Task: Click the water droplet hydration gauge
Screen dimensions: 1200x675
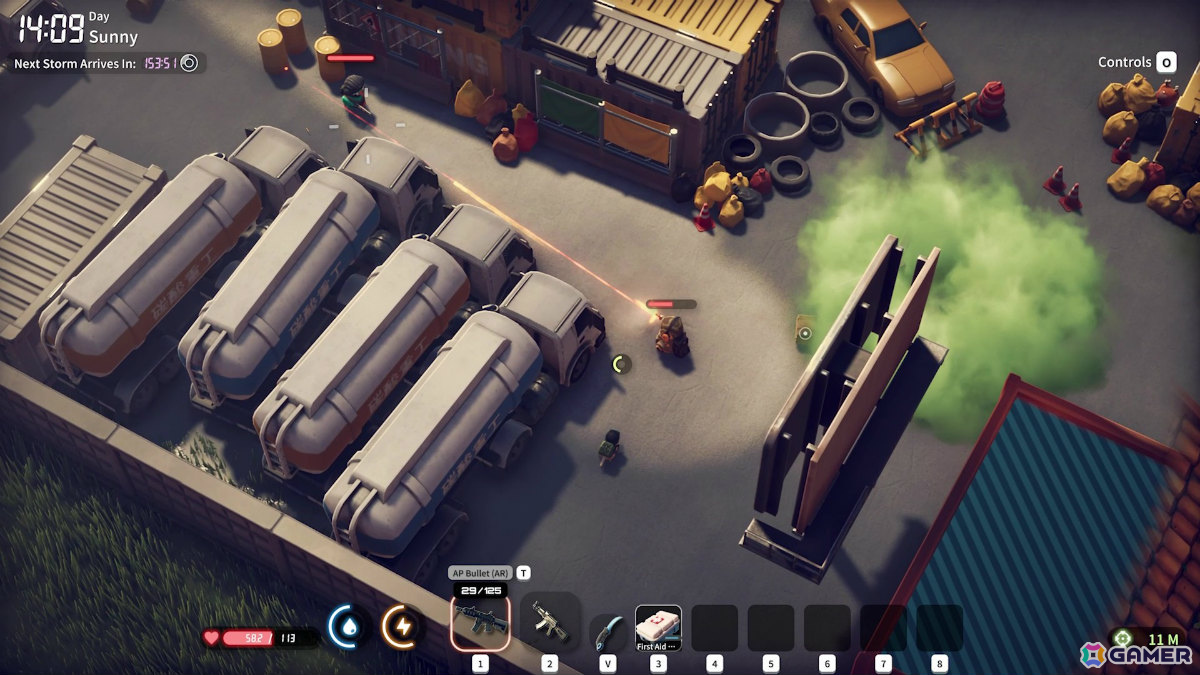Action: point(346,627)
